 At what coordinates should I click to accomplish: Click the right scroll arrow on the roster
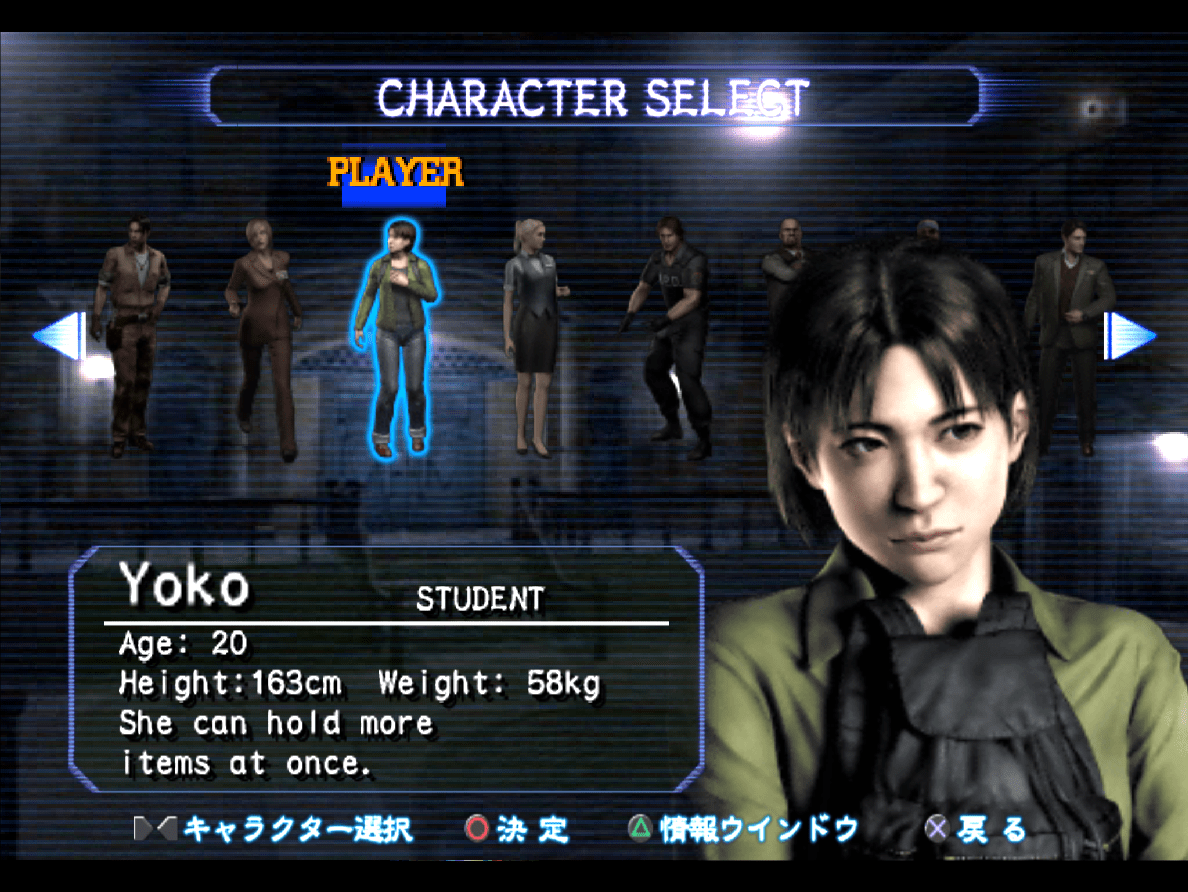coord(1129,335)
